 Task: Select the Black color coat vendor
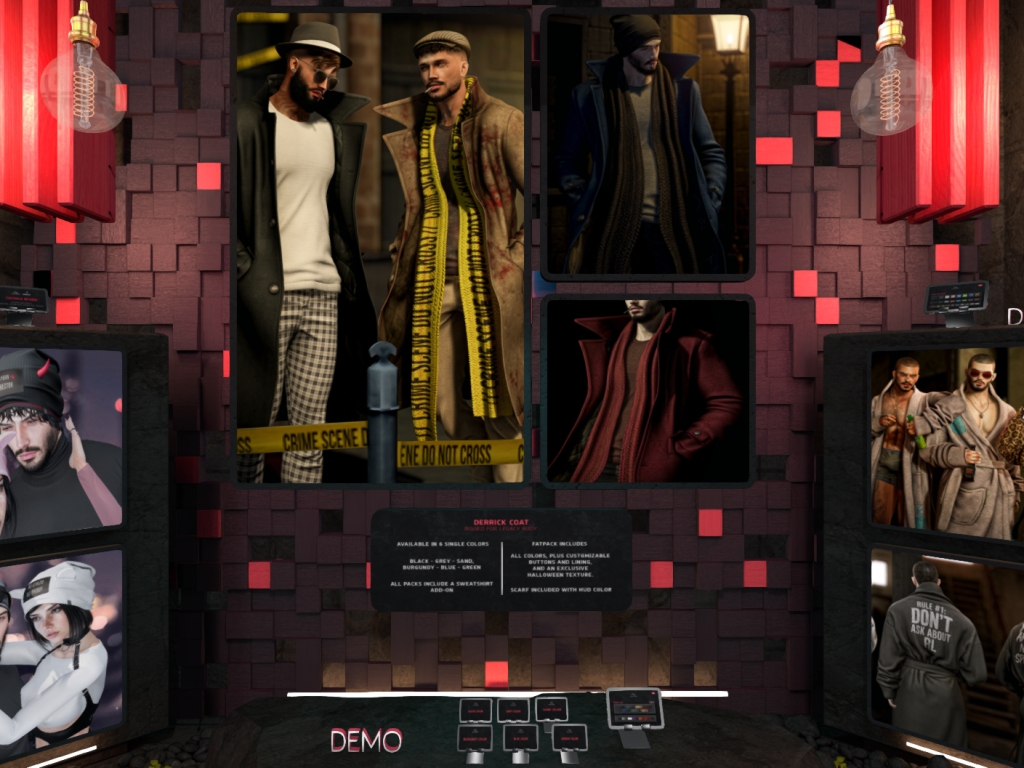pyautogui.click(x=474, y=710)
